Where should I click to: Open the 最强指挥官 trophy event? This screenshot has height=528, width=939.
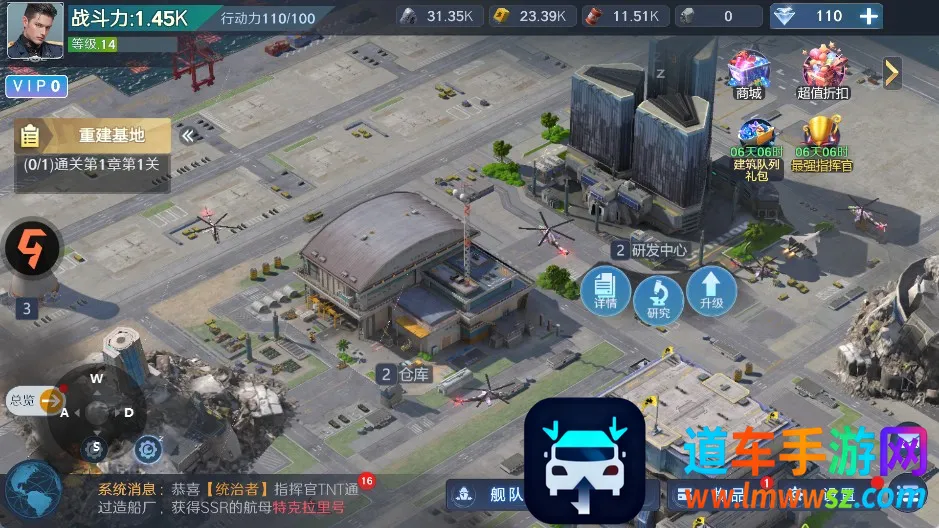click(822, 143)
